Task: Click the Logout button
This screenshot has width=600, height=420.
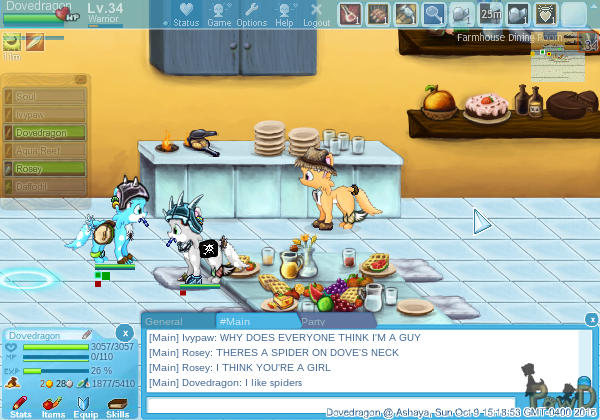Action: [316, 14]
